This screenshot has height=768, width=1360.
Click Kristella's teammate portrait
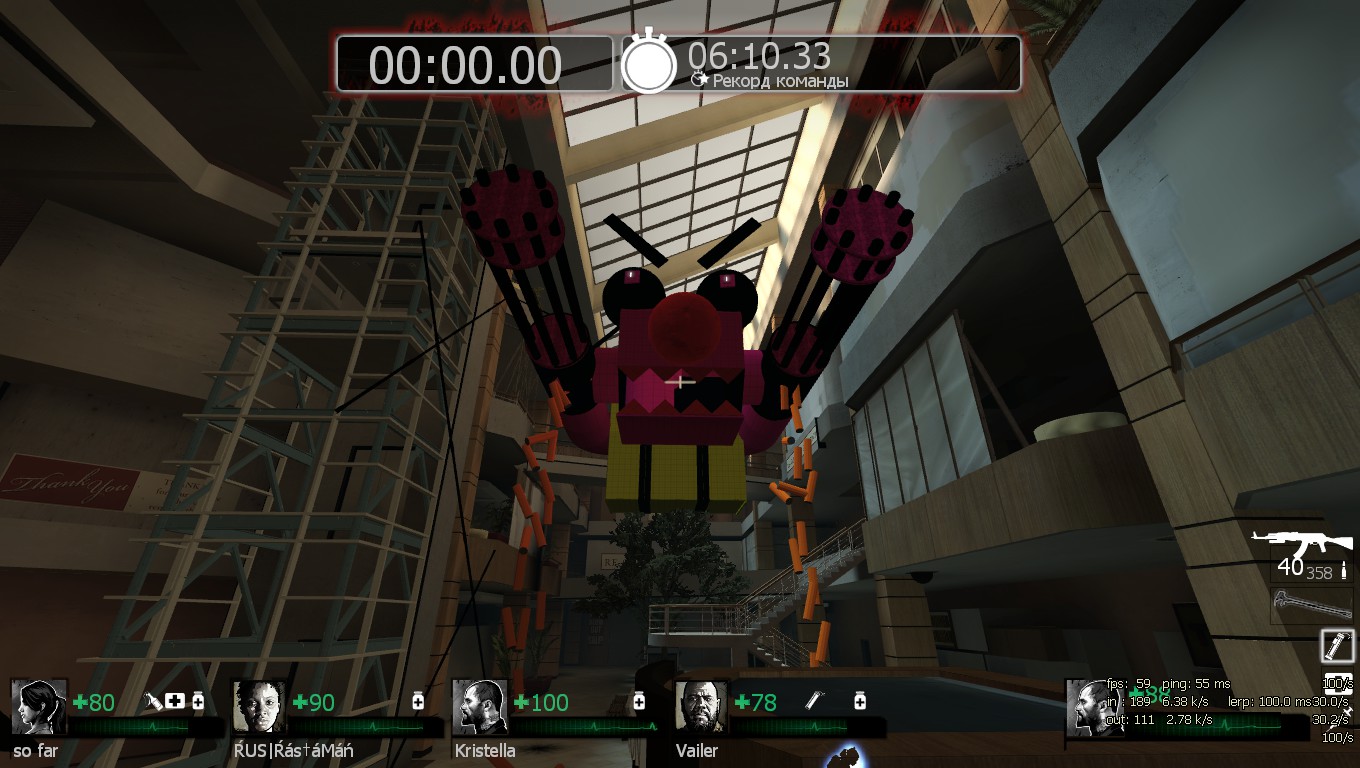(480, 708)
